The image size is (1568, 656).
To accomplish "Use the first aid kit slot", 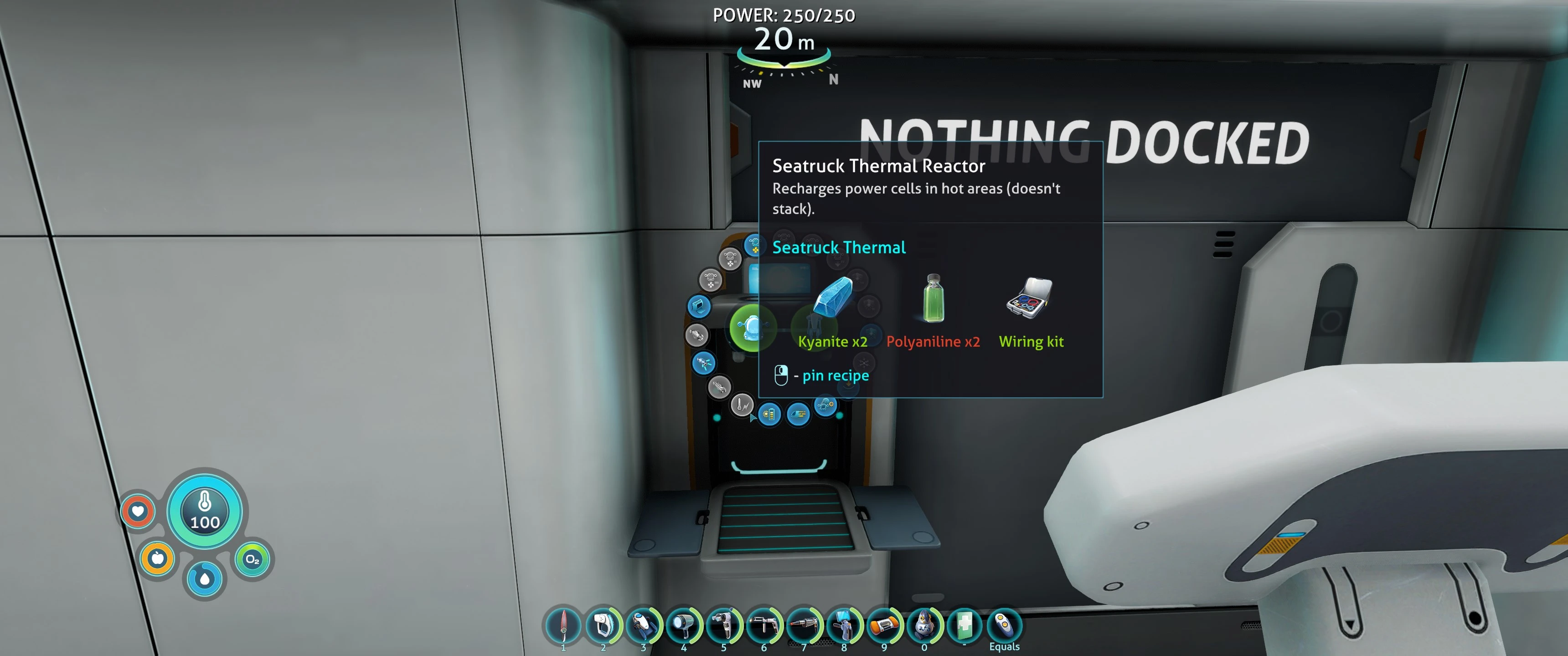I will (x=964, y=625).
